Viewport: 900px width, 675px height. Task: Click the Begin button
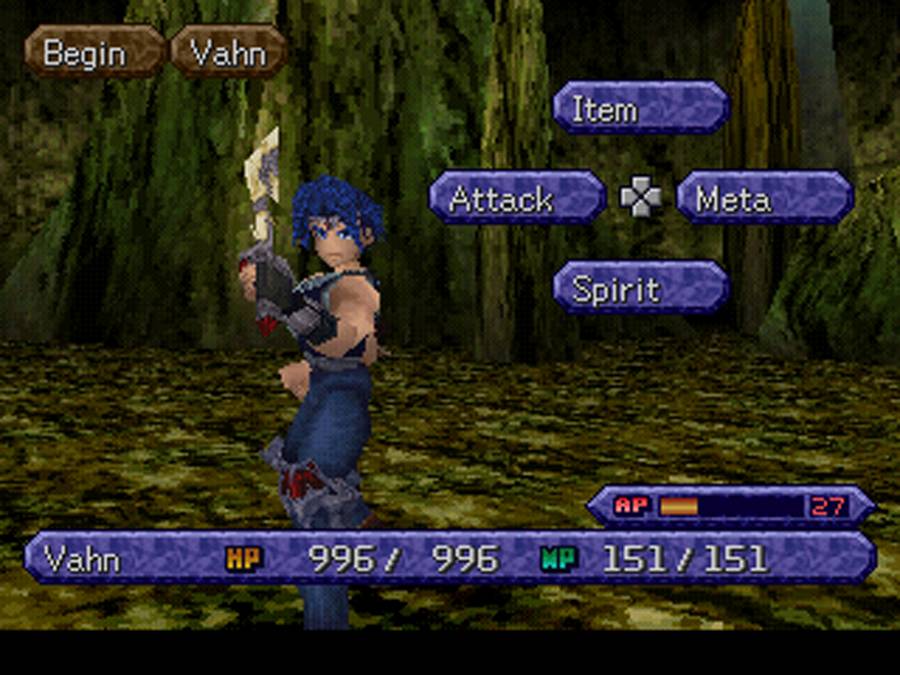click(94, 52)
